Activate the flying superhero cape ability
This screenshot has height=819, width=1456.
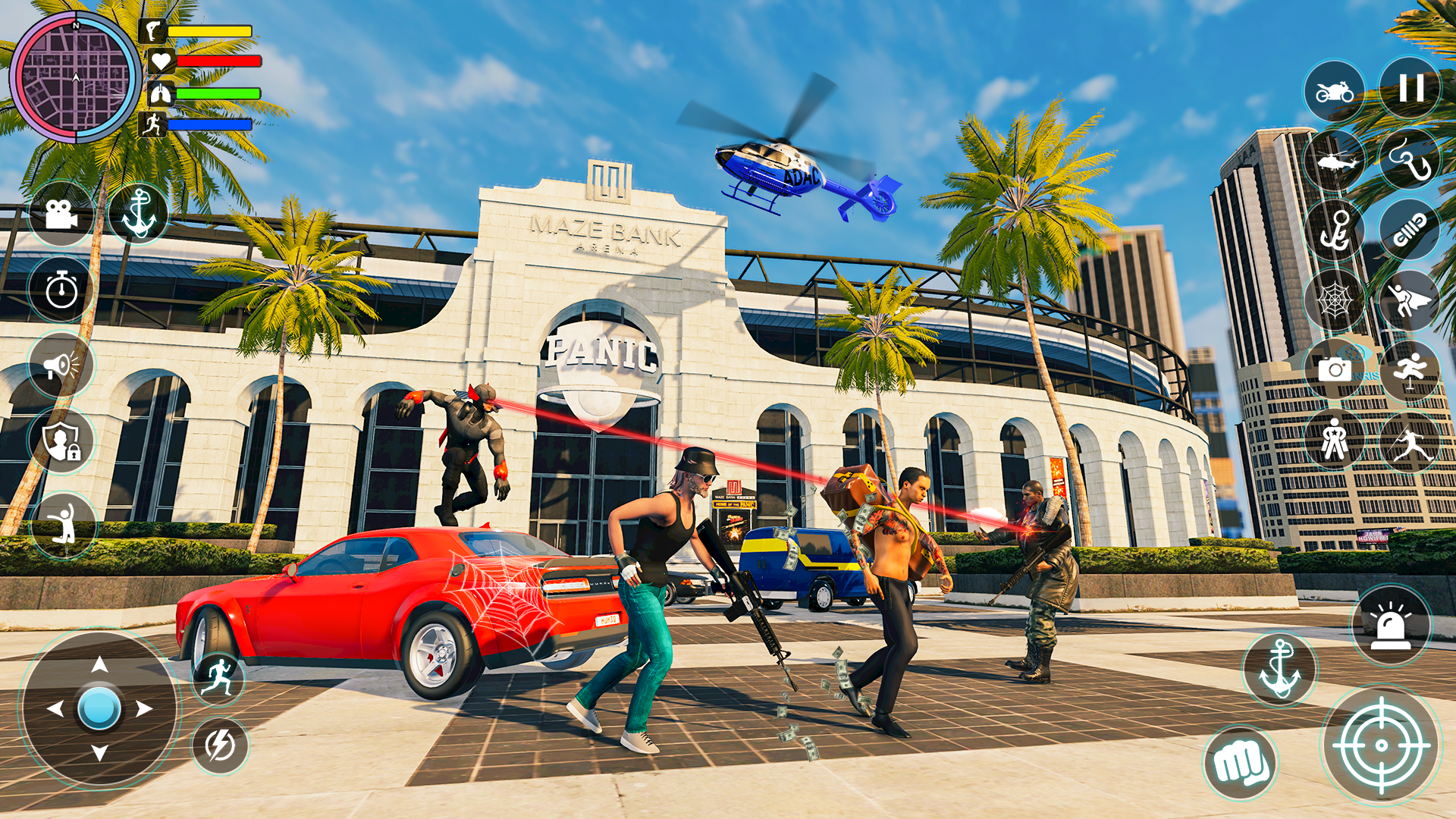tap(1409, 300)
